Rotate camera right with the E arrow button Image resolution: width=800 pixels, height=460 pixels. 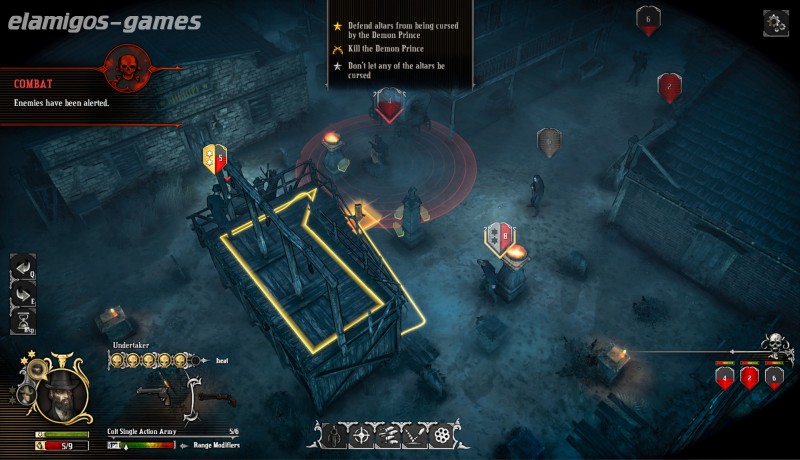[22, 294]
